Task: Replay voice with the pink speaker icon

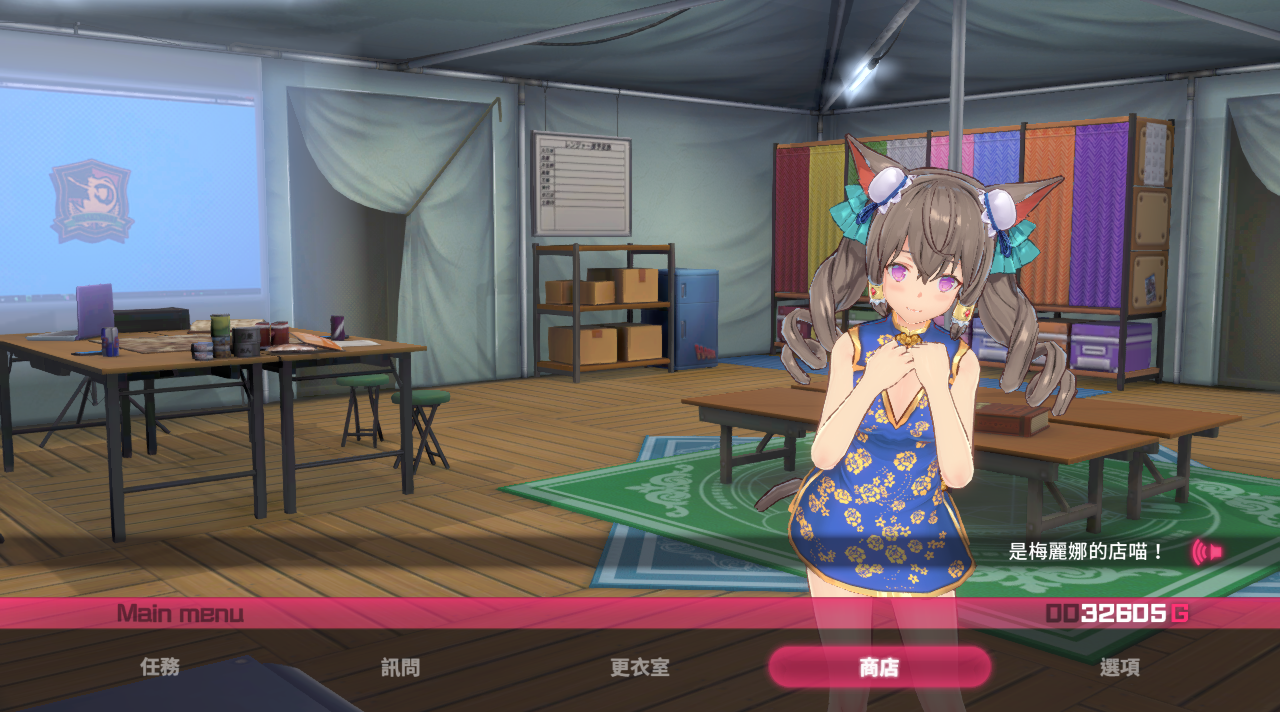Action: tap(1207, 551)
